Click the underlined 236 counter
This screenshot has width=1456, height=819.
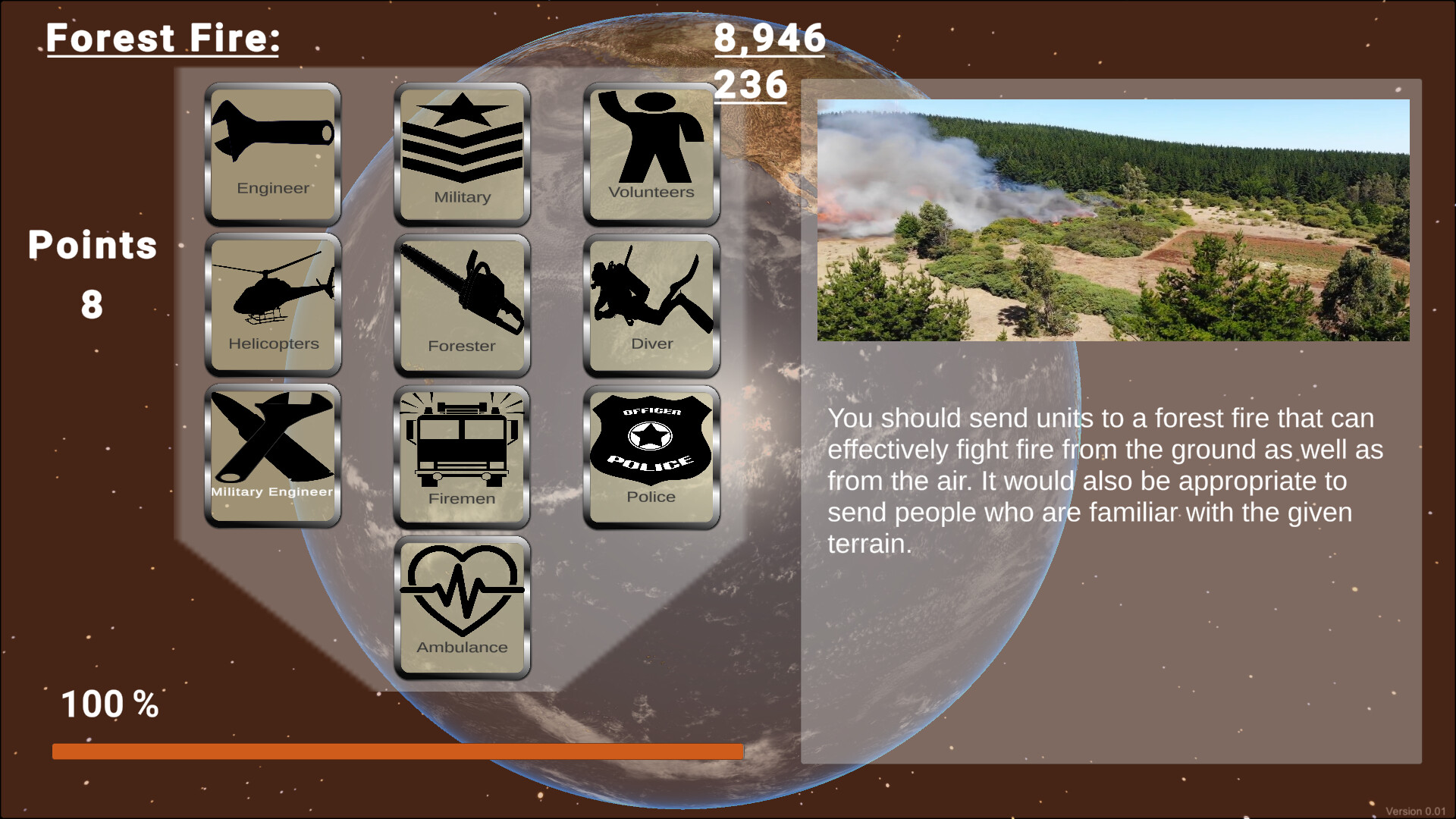(752, 86)
